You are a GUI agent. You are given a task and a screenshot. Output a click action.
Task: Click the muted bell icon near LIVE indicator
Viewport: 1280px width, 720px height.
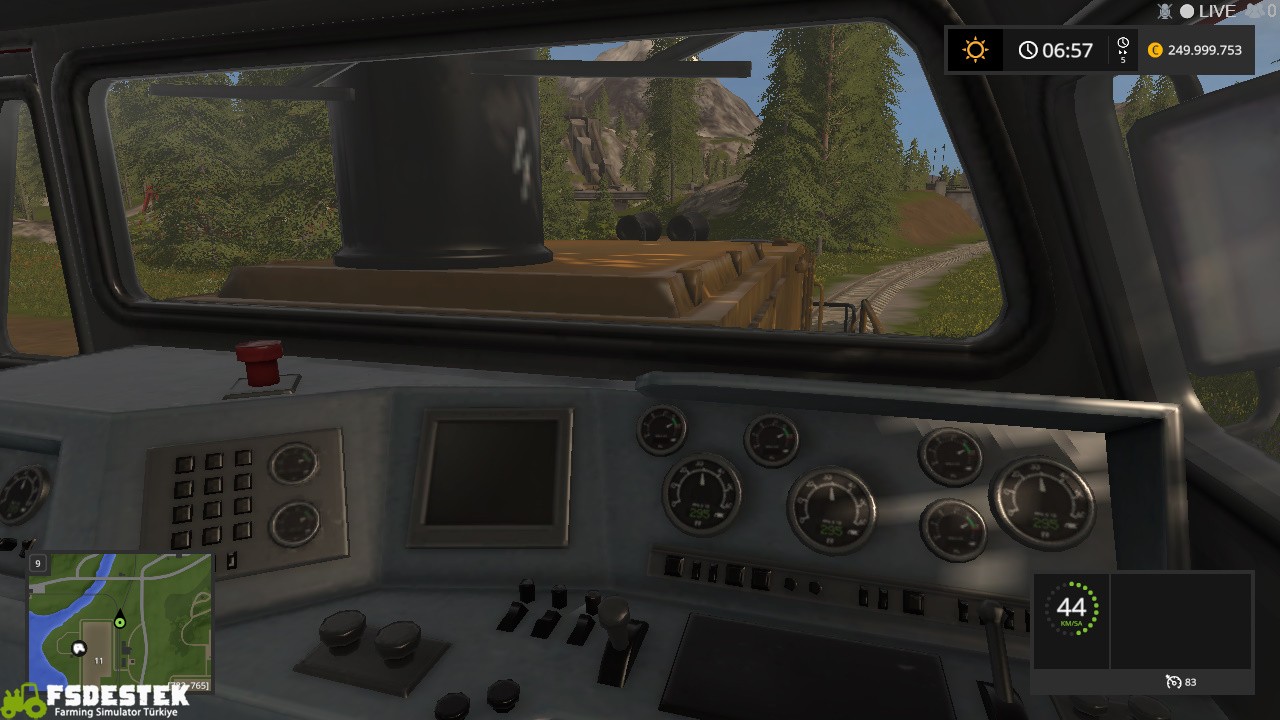point(1163,11)
